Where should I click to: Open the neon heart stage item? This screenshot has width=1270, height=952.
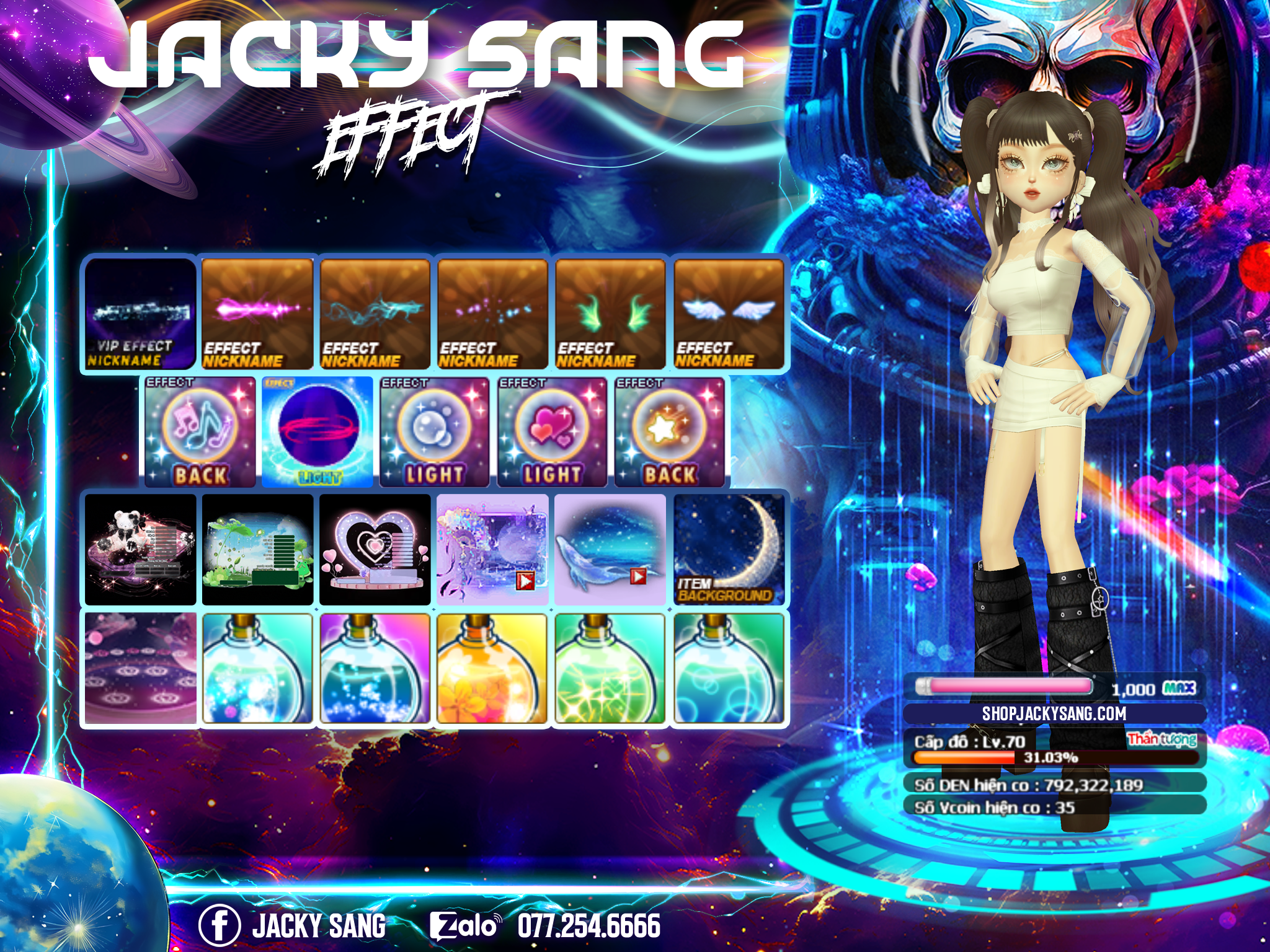[x=375, y=549]
